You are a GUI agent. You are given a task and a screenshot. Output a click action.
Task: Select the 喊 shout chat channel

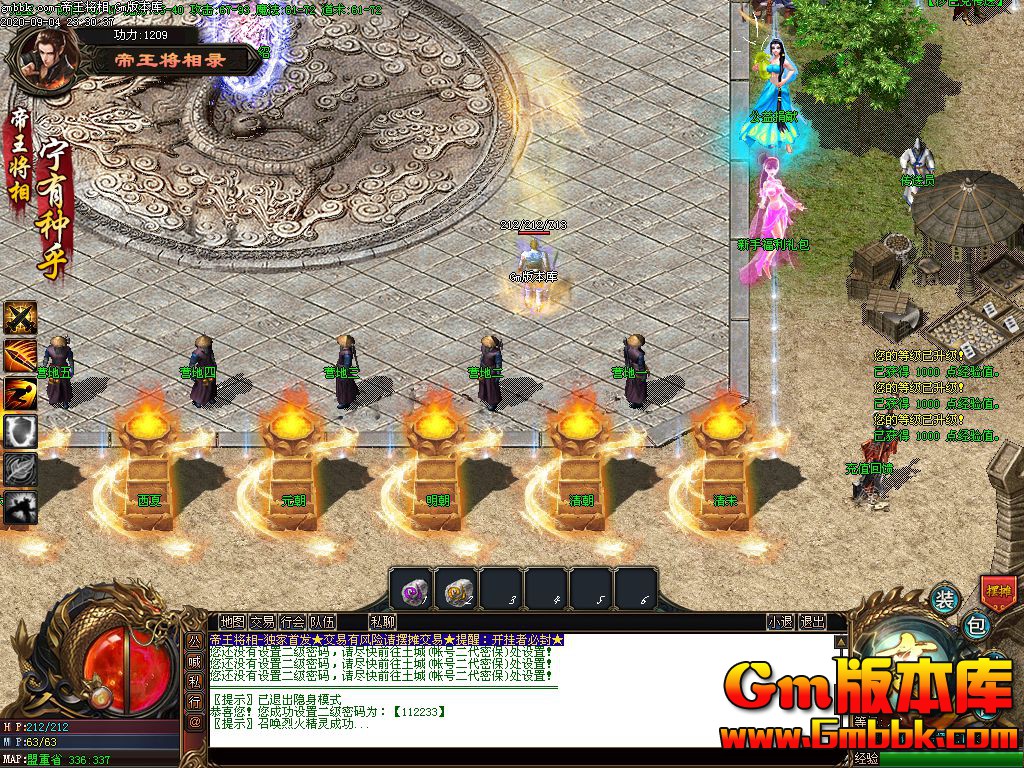pyautogui.click(x=194, y=660)
